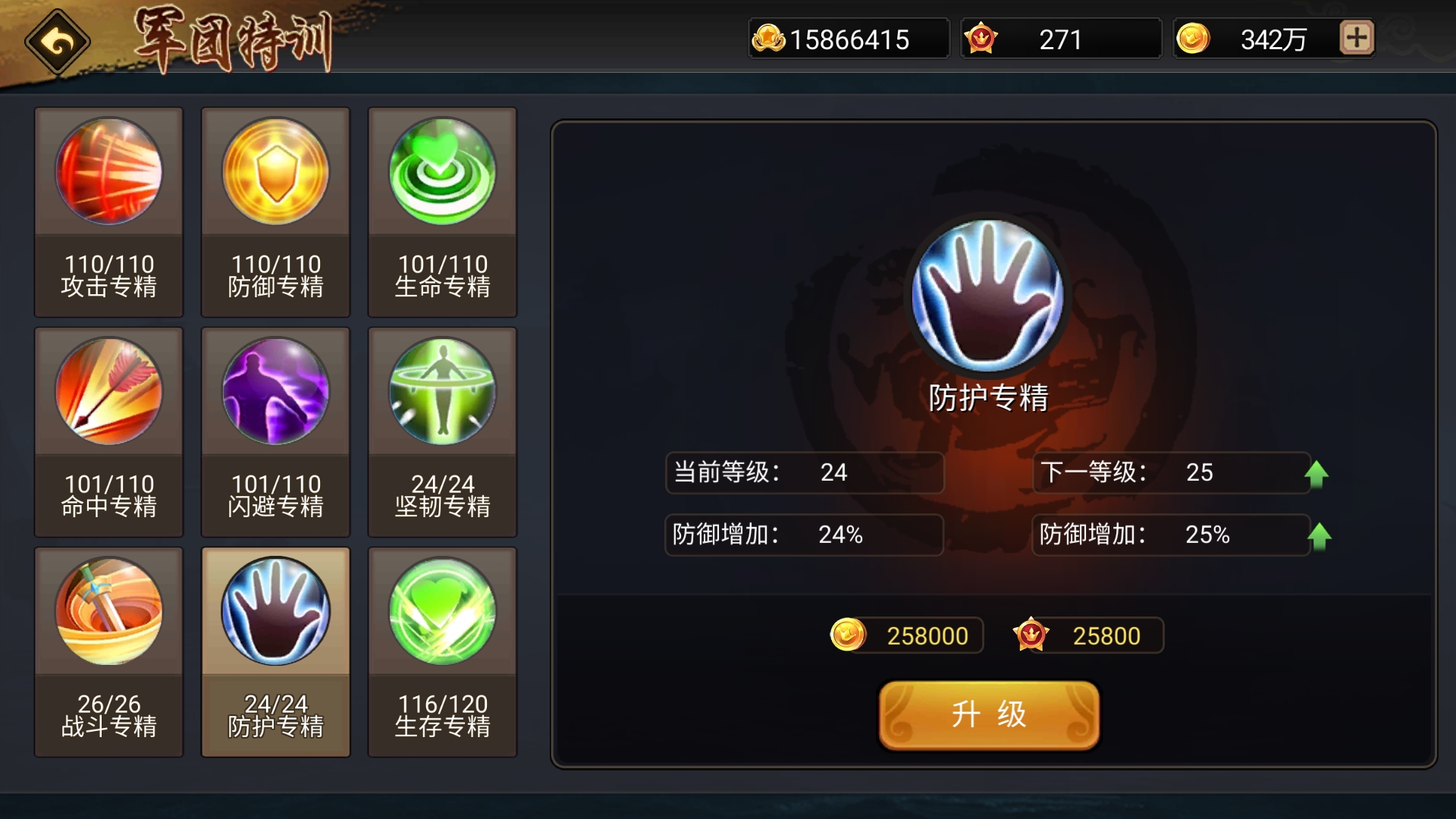Click the 当前等级 current level field
Viewport: 1456px width, 819px height.
pyautogui.click(x=804, y=472)
